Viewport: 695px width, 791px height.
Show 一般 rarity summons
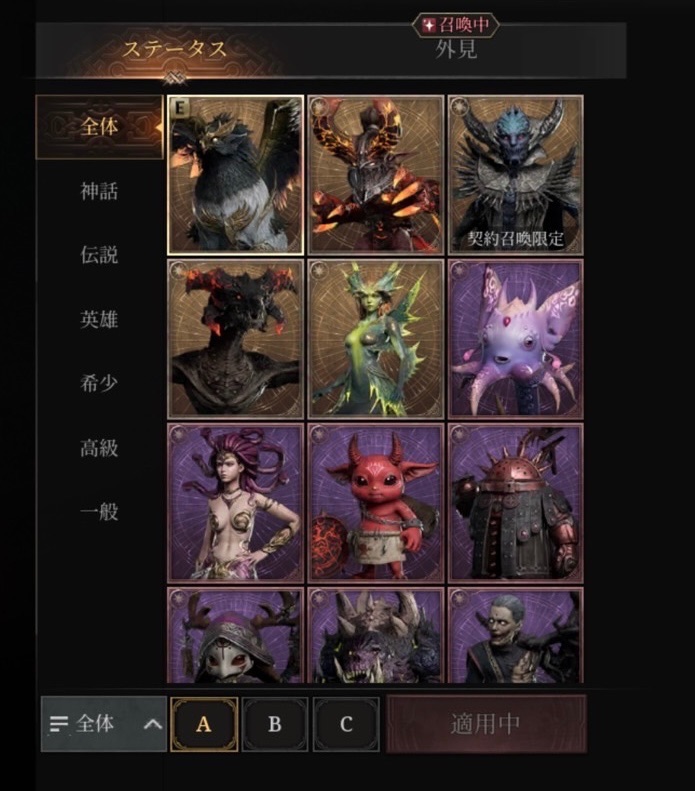99,512
